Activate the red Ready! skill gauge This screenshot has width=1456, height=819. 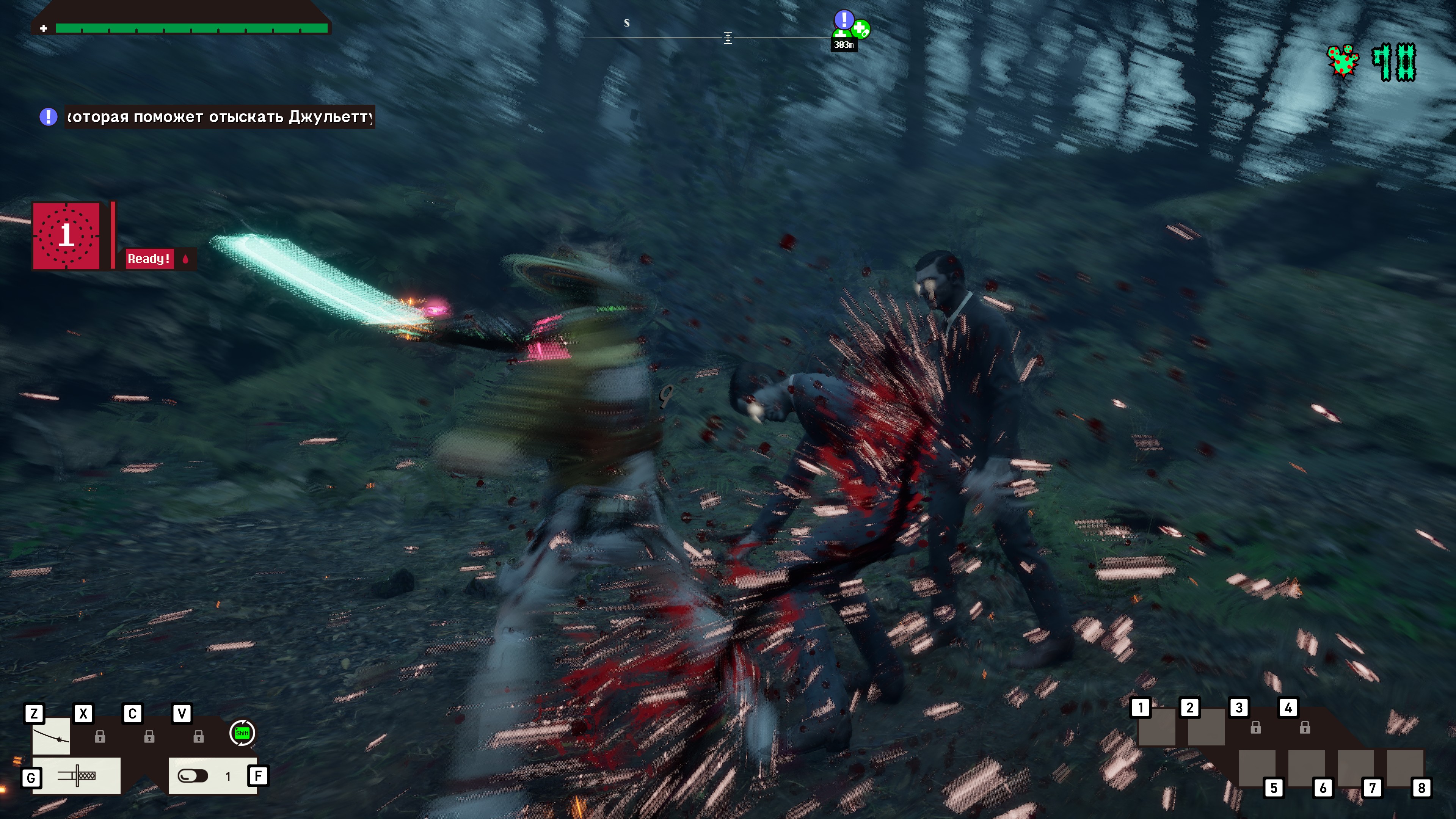pyautogui.click(x=67, y=235)
